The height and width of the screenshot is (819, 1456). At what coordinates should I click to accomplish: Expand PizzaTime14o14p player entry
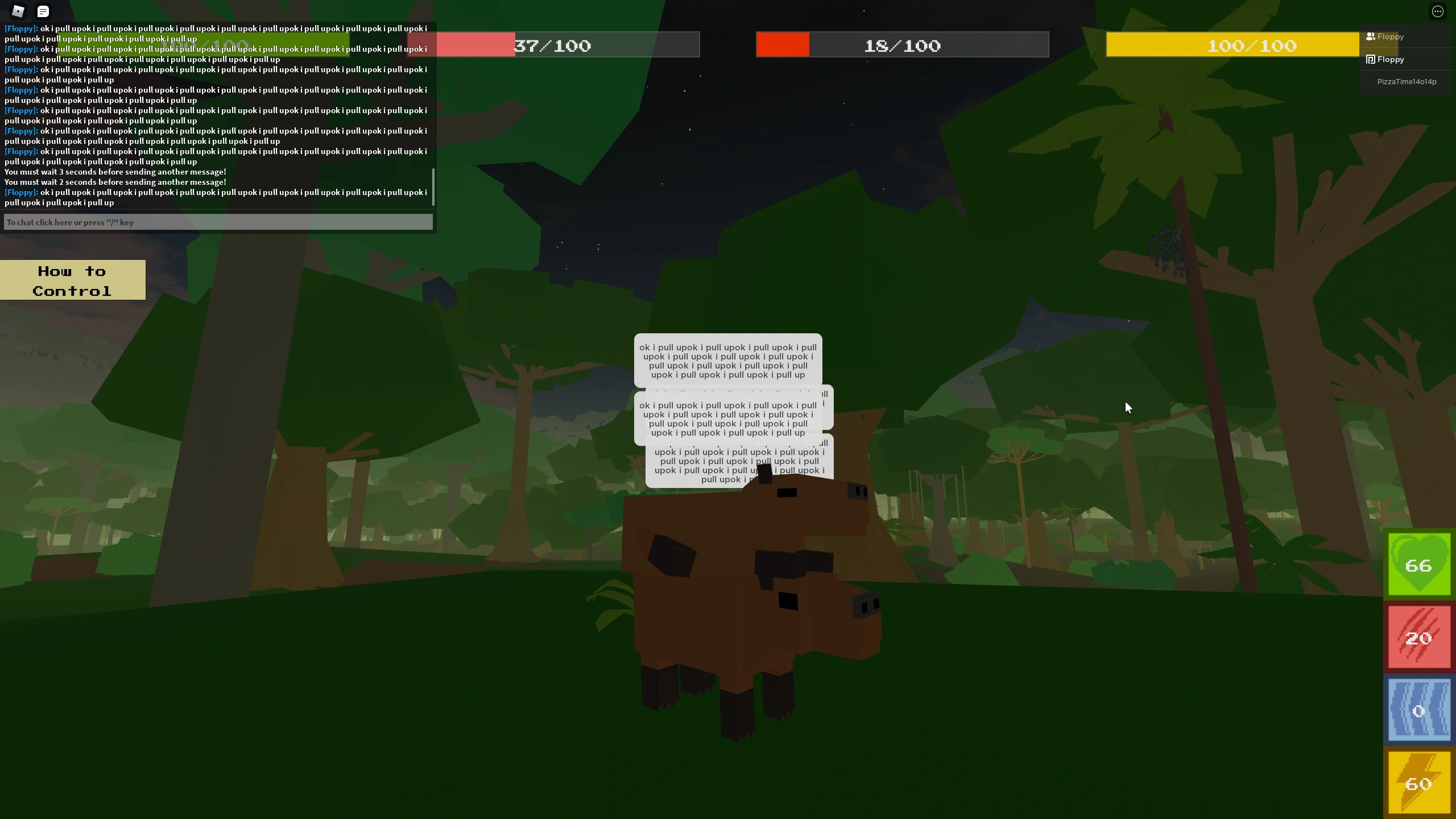point(1406,81)
